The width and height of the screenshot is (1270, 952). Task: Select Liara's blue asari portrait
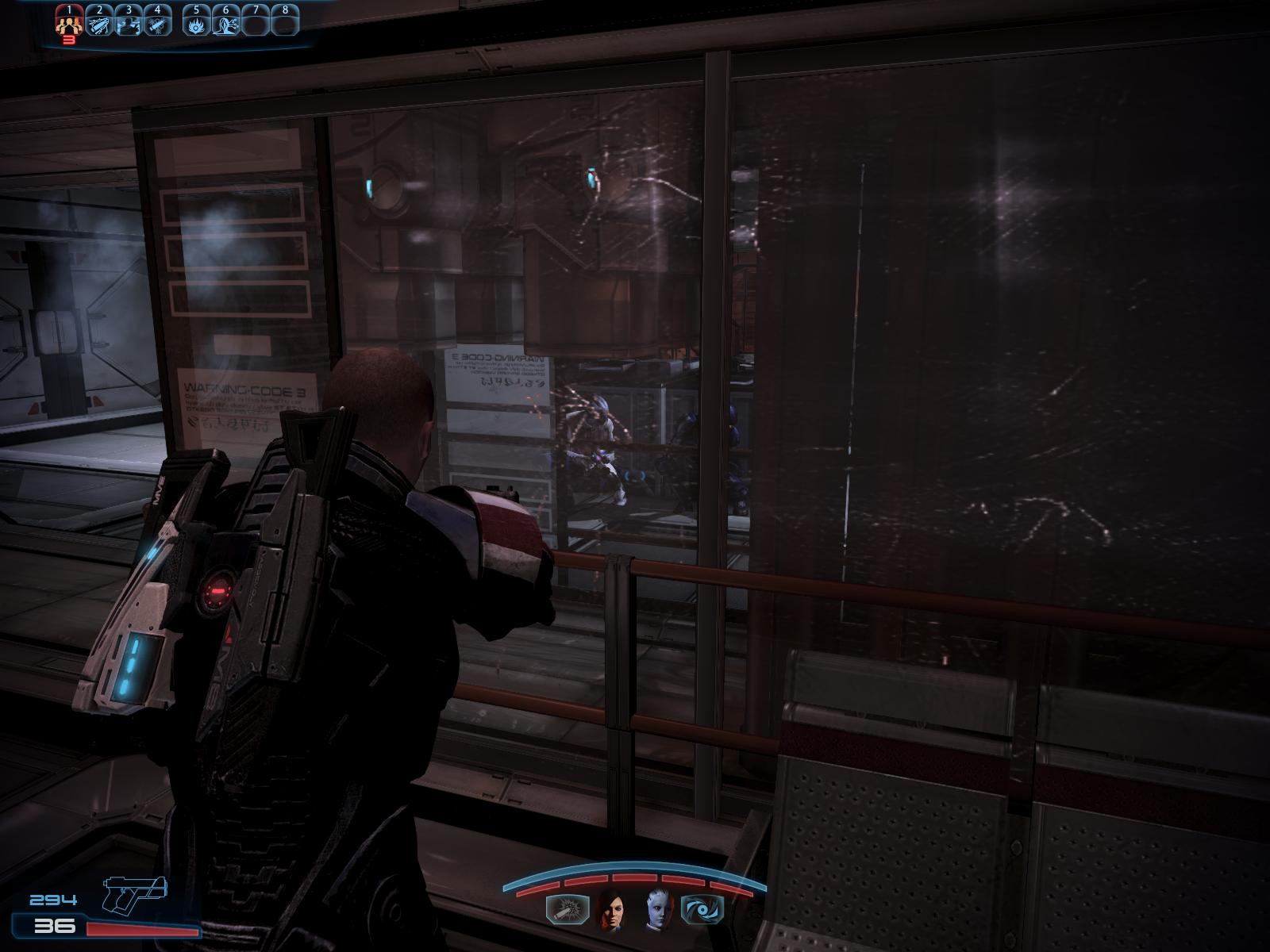coord(658,909)
